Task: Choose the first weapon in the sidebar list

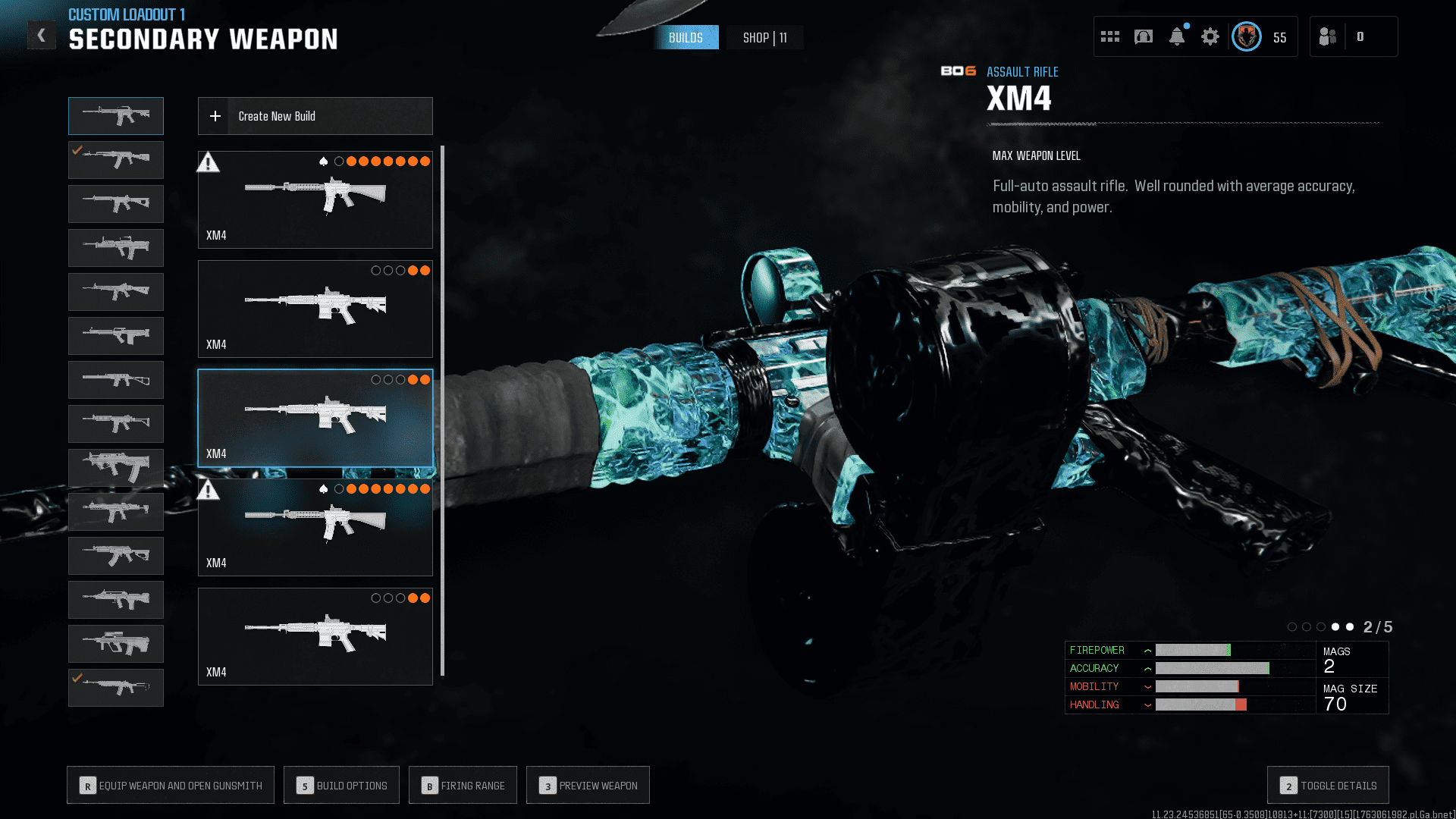Action: tap(116, 116)
